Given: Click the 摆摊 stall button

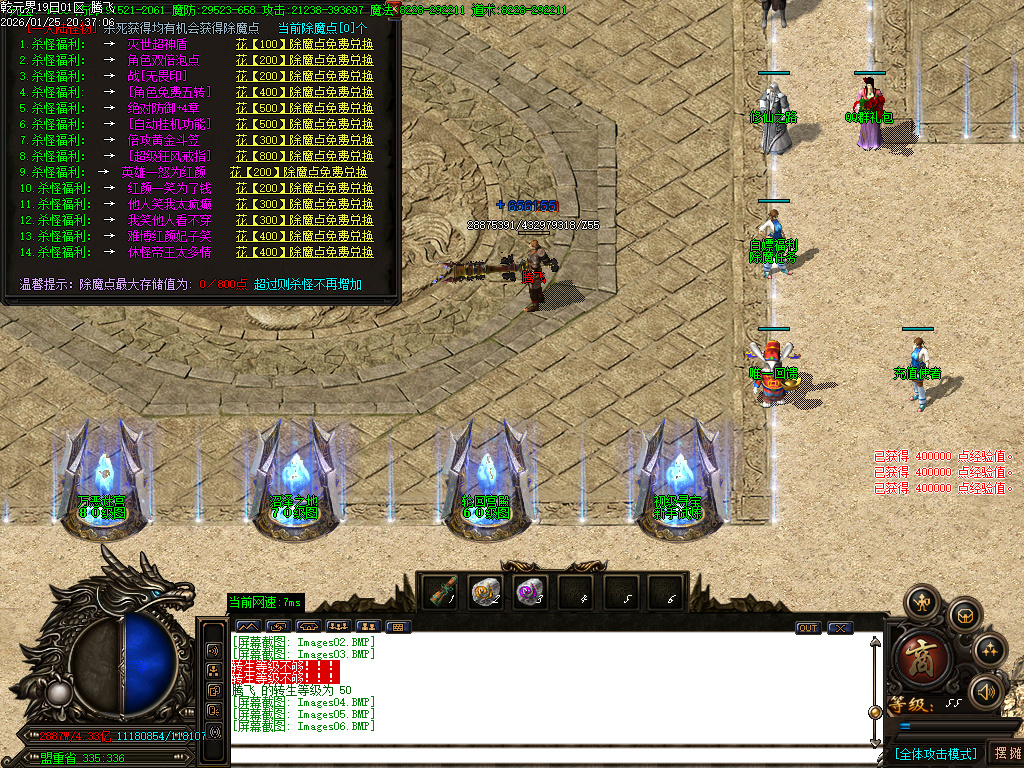Looking at the screenshot, I should pos(1005,753).
